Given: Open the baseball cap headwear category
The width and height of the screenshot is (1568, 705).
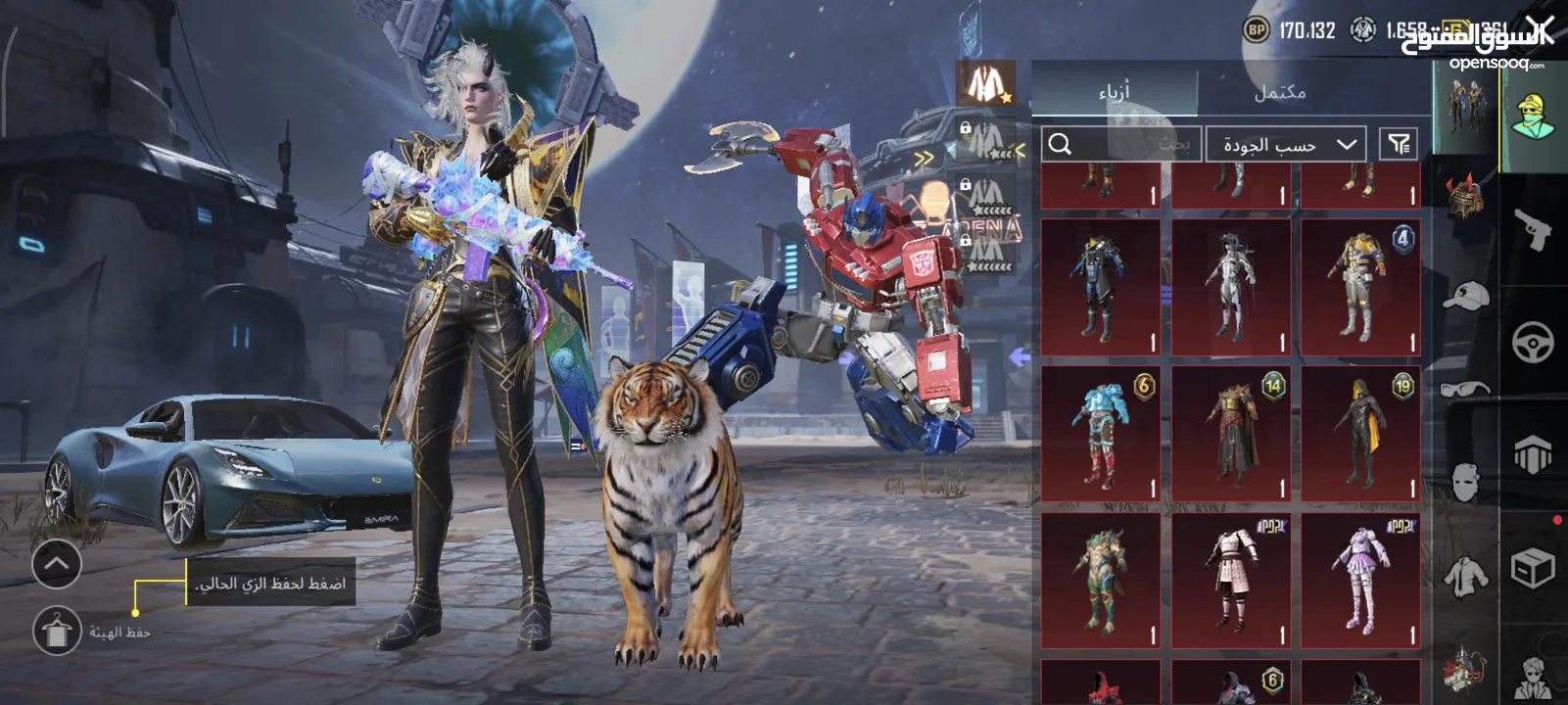Looking at the screenshot, I should pyautogui.click(x=1465, y=294).
